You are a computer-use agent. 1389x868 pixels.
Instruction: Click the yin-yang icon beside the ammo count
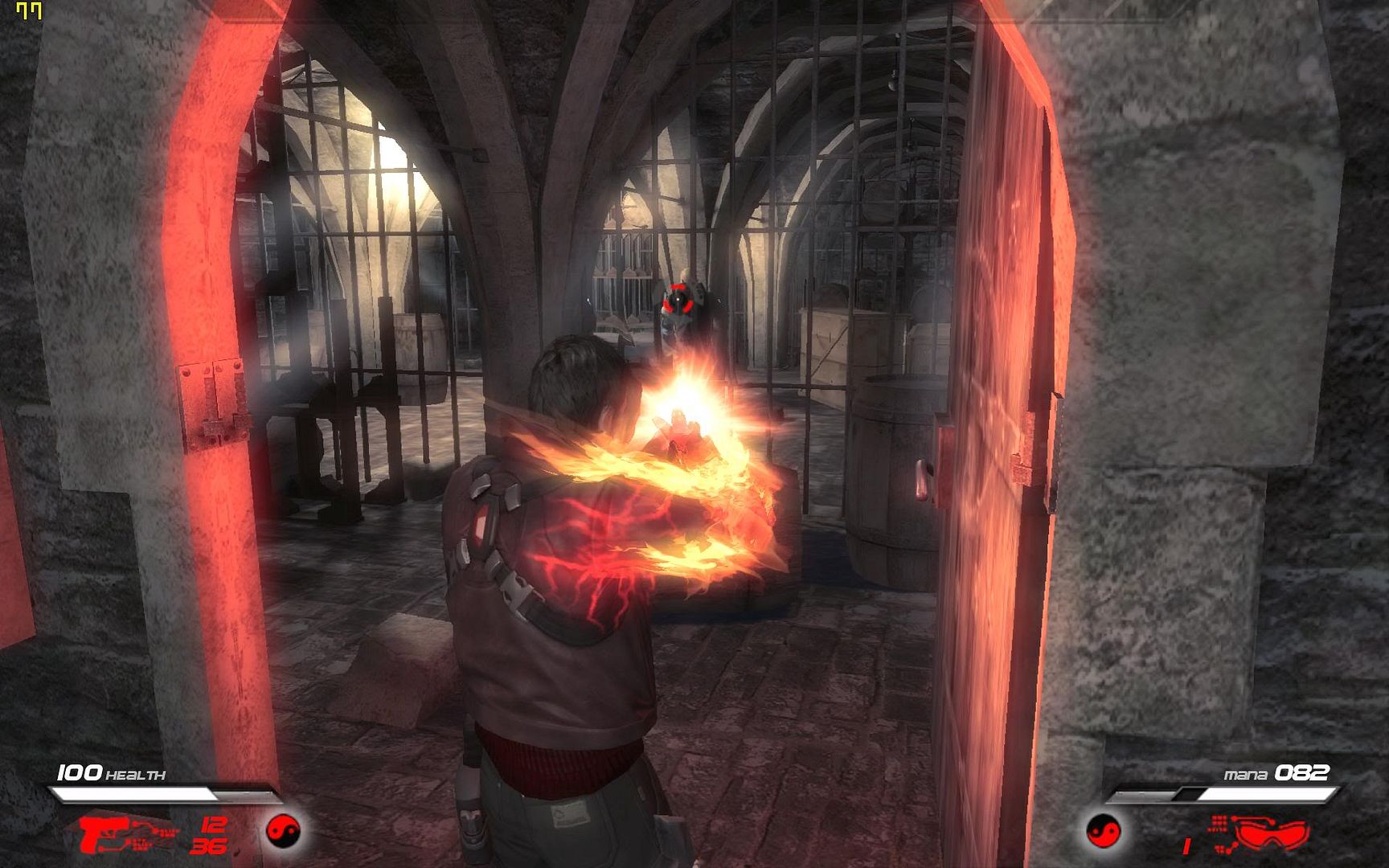click(x=283, y=830)
